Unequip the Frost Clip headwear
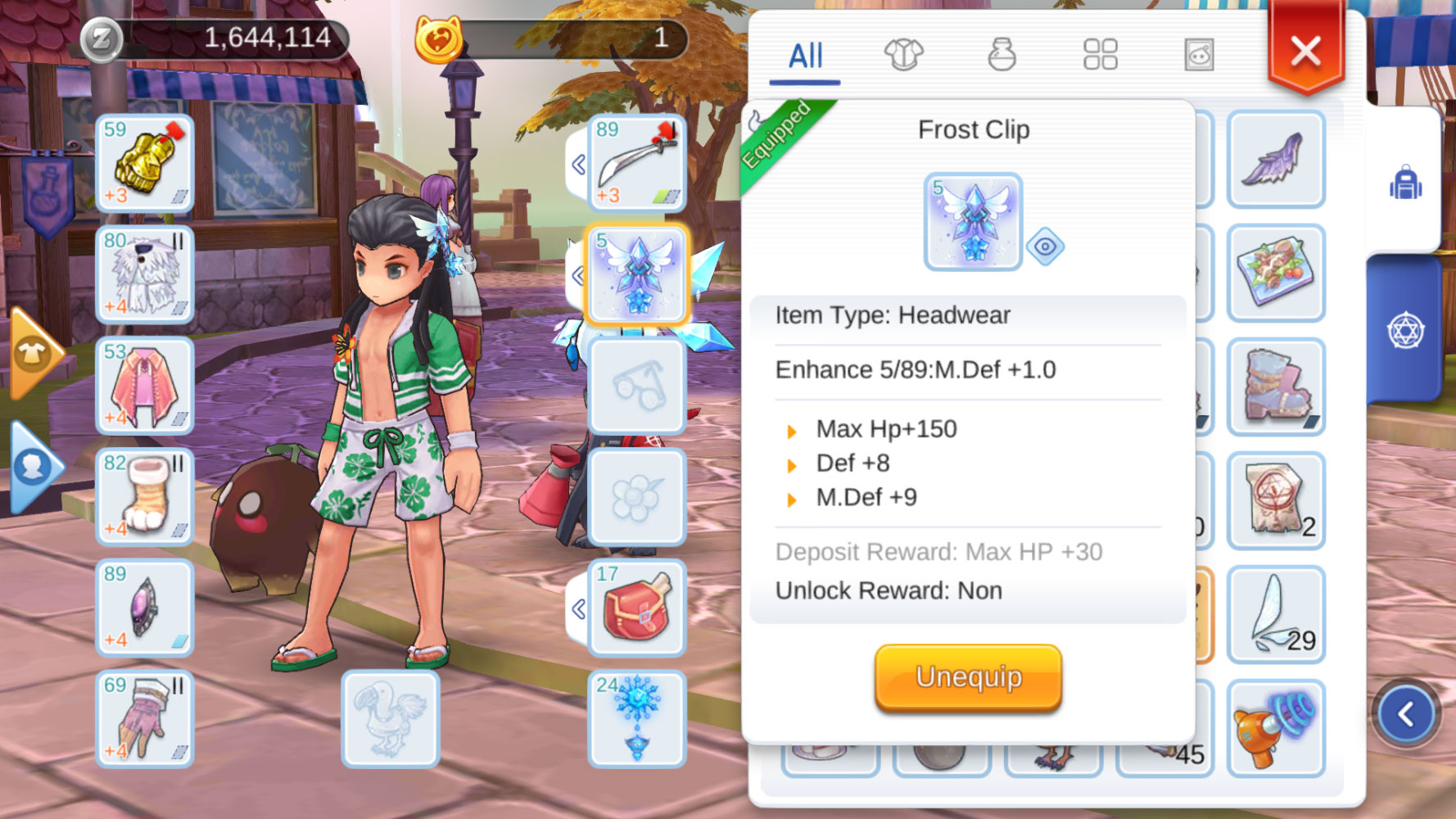The width and height of the screenshot is (1456, 819). (x=968, y=677)
